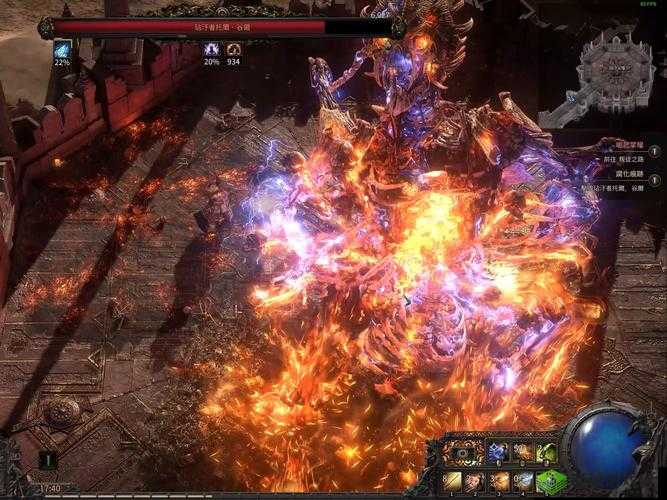
Task: Check the 934 charge buff icon
Action: (x=233, y=48)
